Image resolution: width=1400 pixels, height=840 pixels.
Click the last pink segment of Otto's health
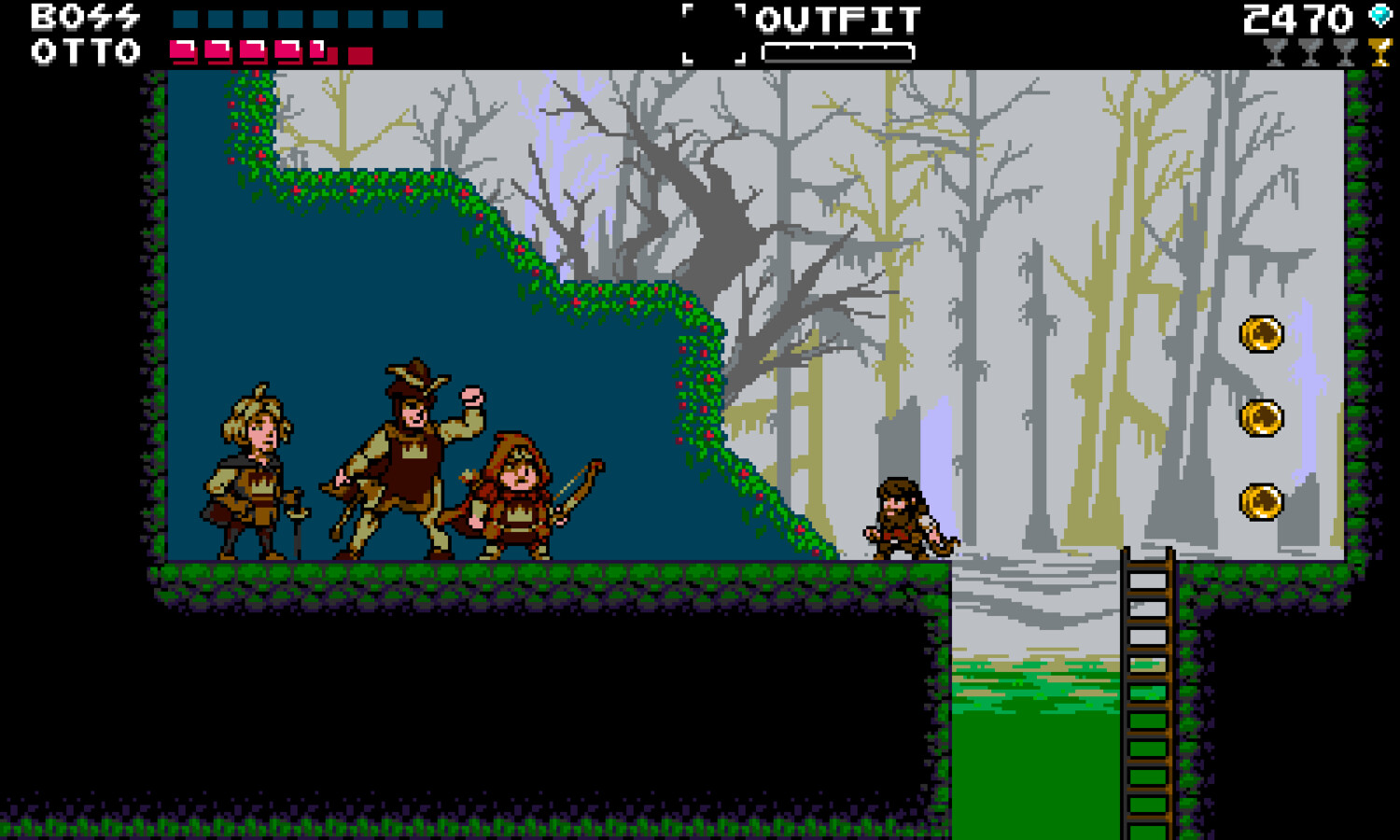318,53
